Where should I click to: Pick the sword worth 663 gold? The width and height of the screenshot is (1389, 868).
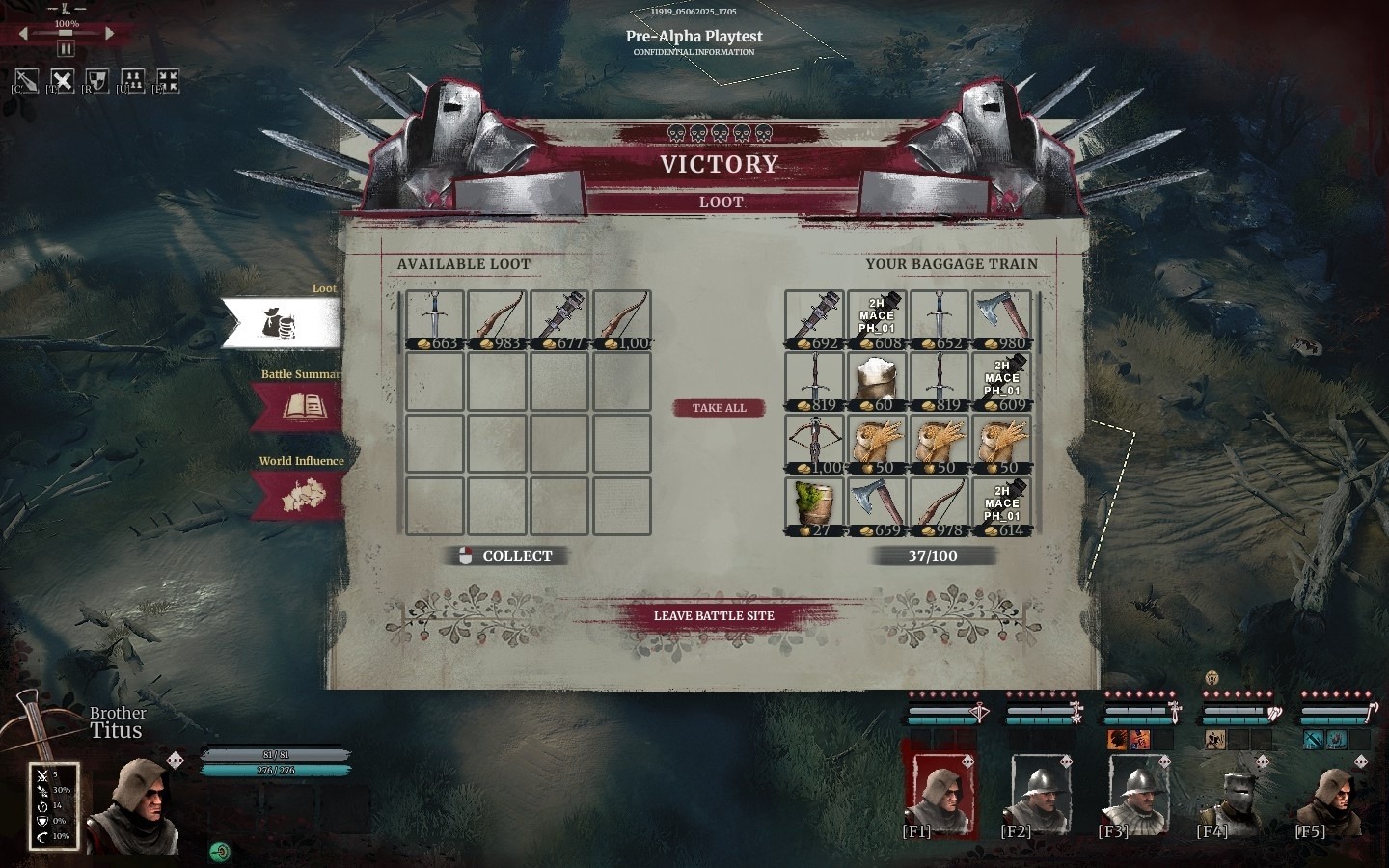pos(434,320)
